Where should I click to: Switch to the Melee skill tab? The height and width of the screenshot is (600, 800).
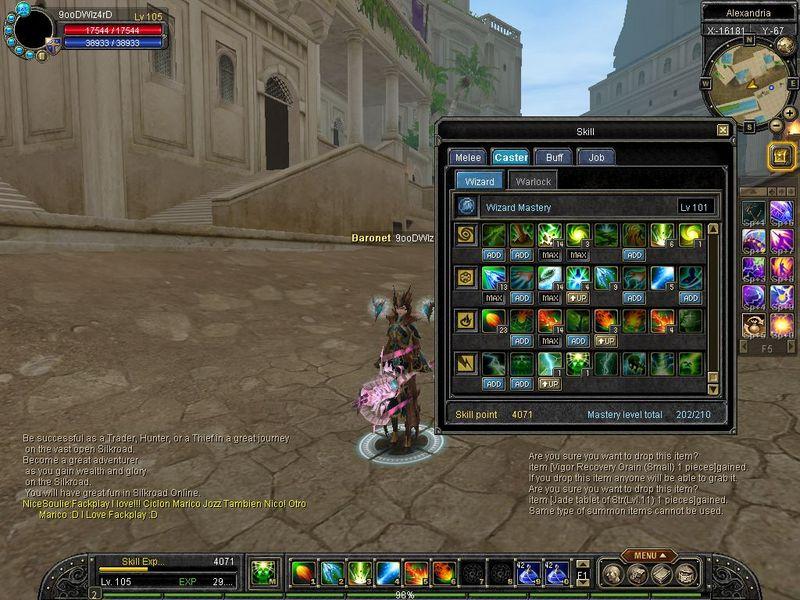pos(467,157)
